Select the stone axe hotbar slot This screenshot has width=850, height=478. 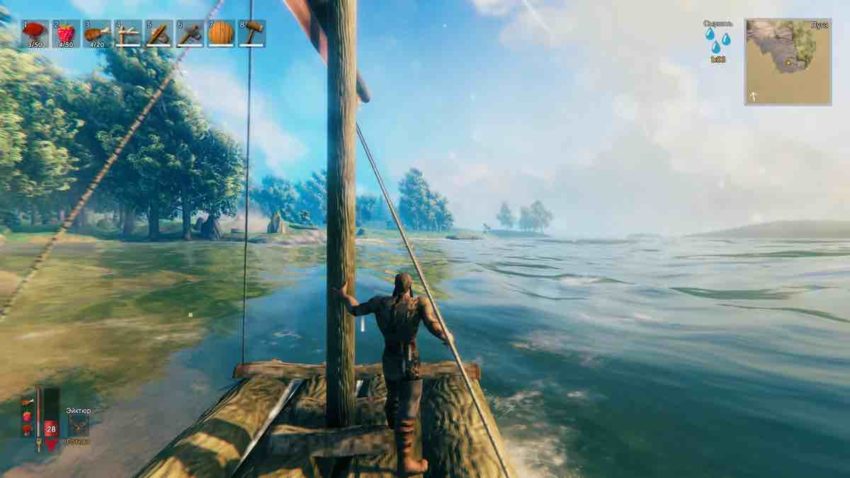pos(190,33)
